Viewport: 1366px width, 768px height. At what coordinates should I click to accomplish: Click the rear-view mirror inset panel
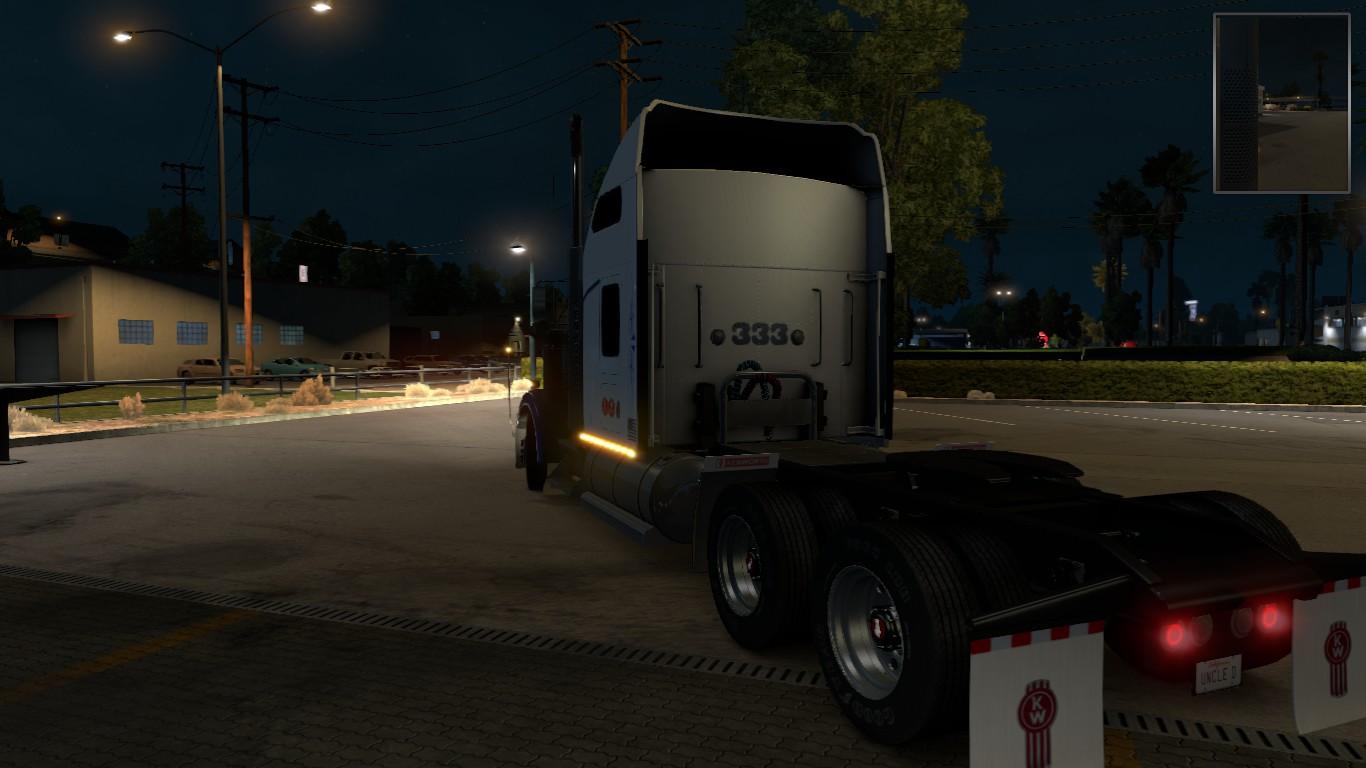[x=1281, y=103]
